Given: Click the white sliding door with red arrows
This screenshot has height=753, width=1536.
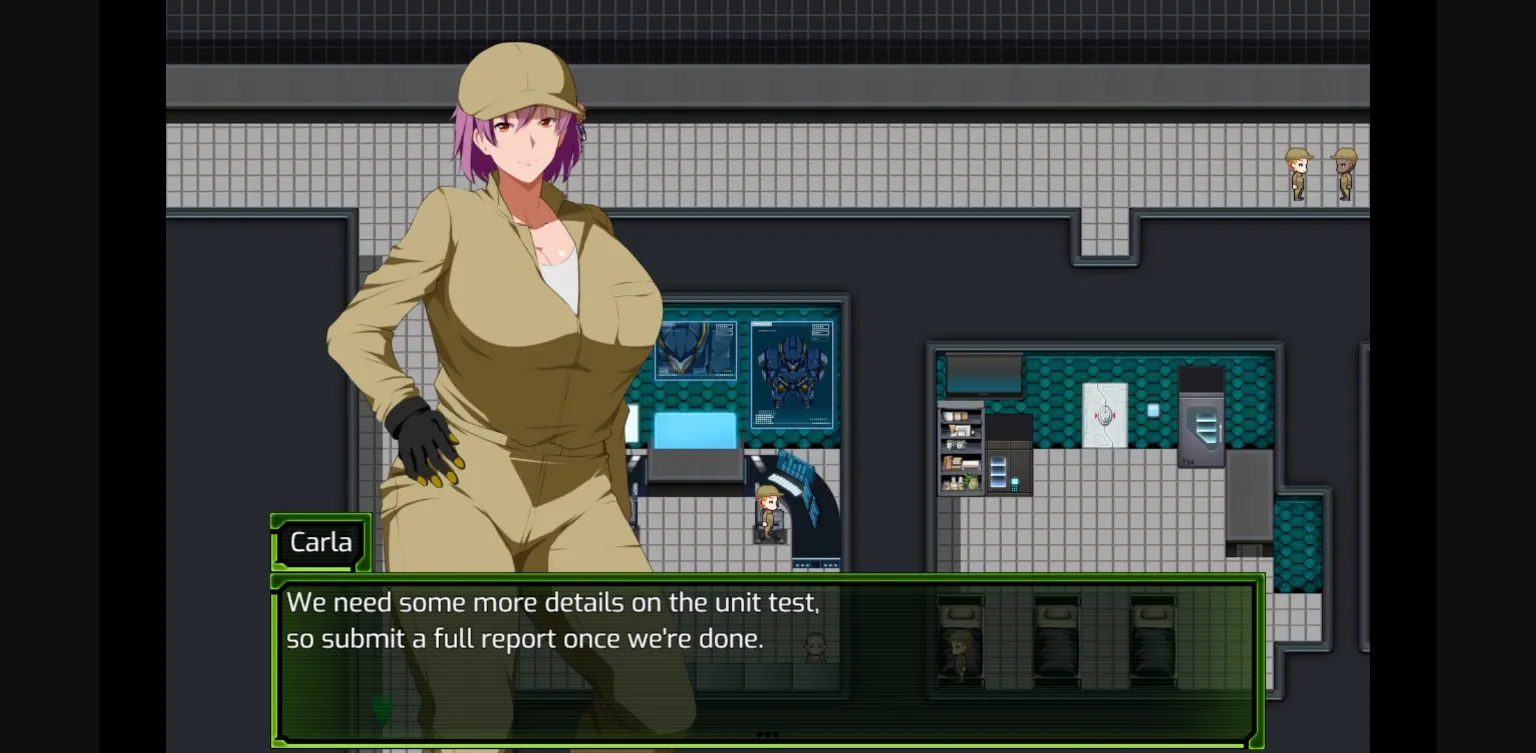Looking at the screenshot, I should click(x=1105, y=414).
